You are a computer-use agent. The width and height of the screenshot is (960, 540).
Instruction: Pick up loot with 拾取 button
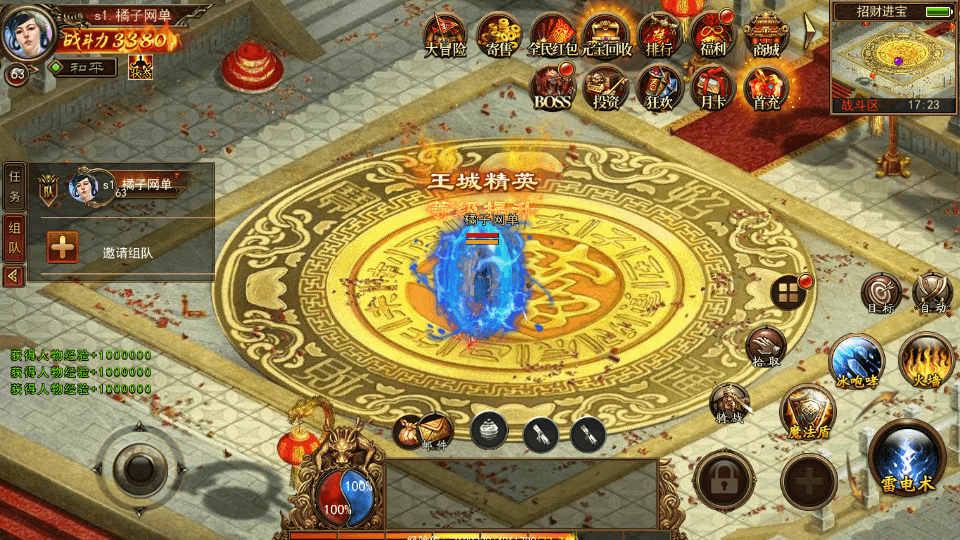pos(765,345)
